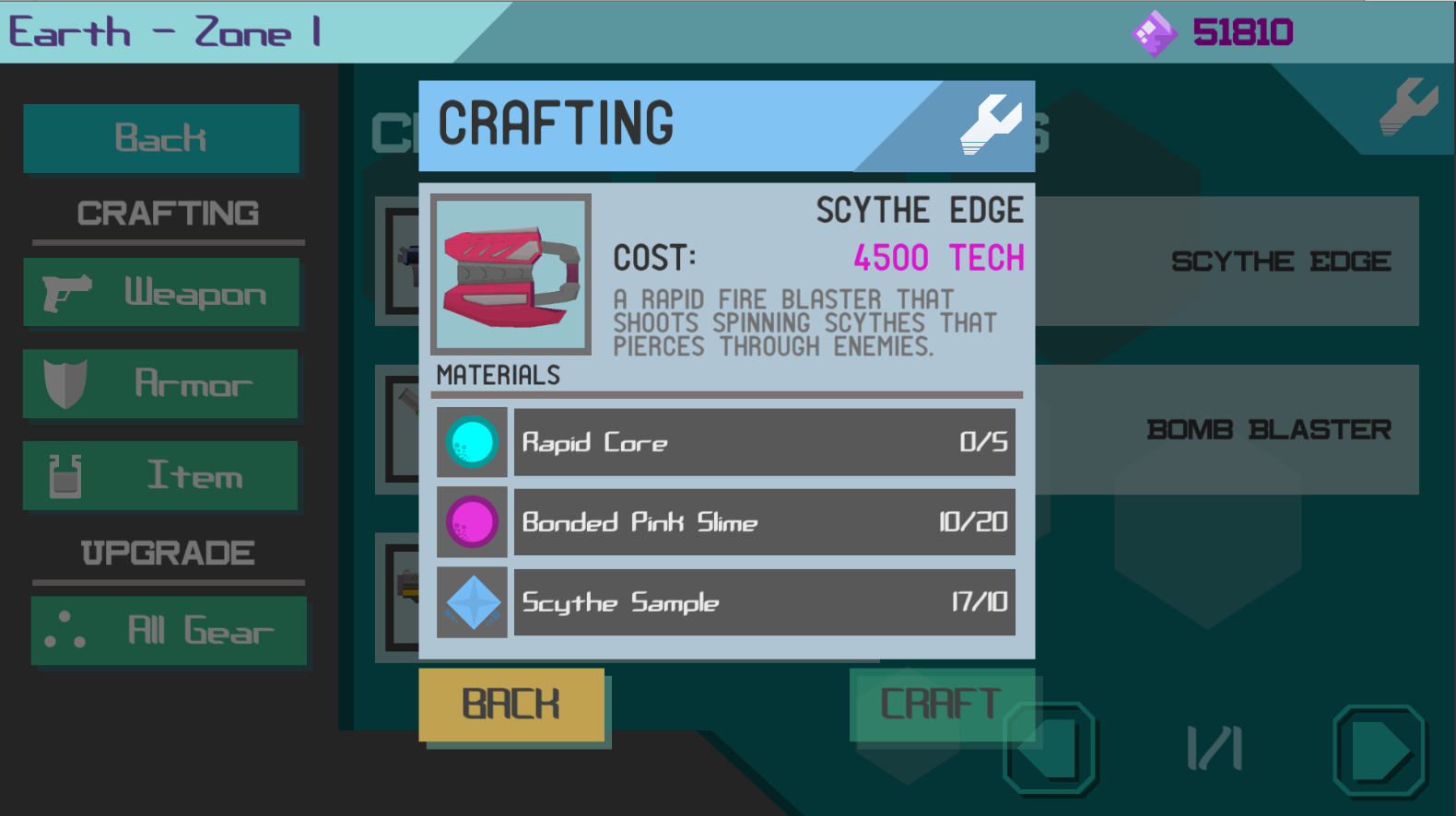The width and height of the screenshot is (1456, 816).
Task: Click the wrench icon on the Crafting header
Action: pyautogui.click(x=991, y=125)
